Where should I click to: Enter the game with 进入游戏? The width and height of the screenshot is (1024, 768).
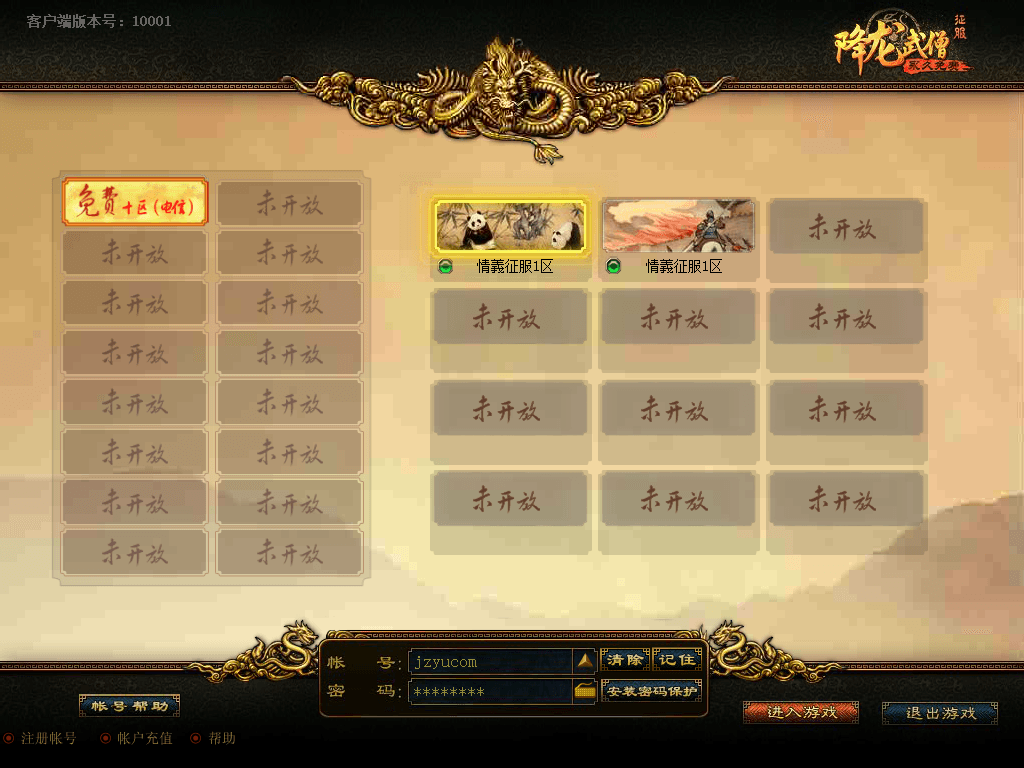tap(801, 712)
